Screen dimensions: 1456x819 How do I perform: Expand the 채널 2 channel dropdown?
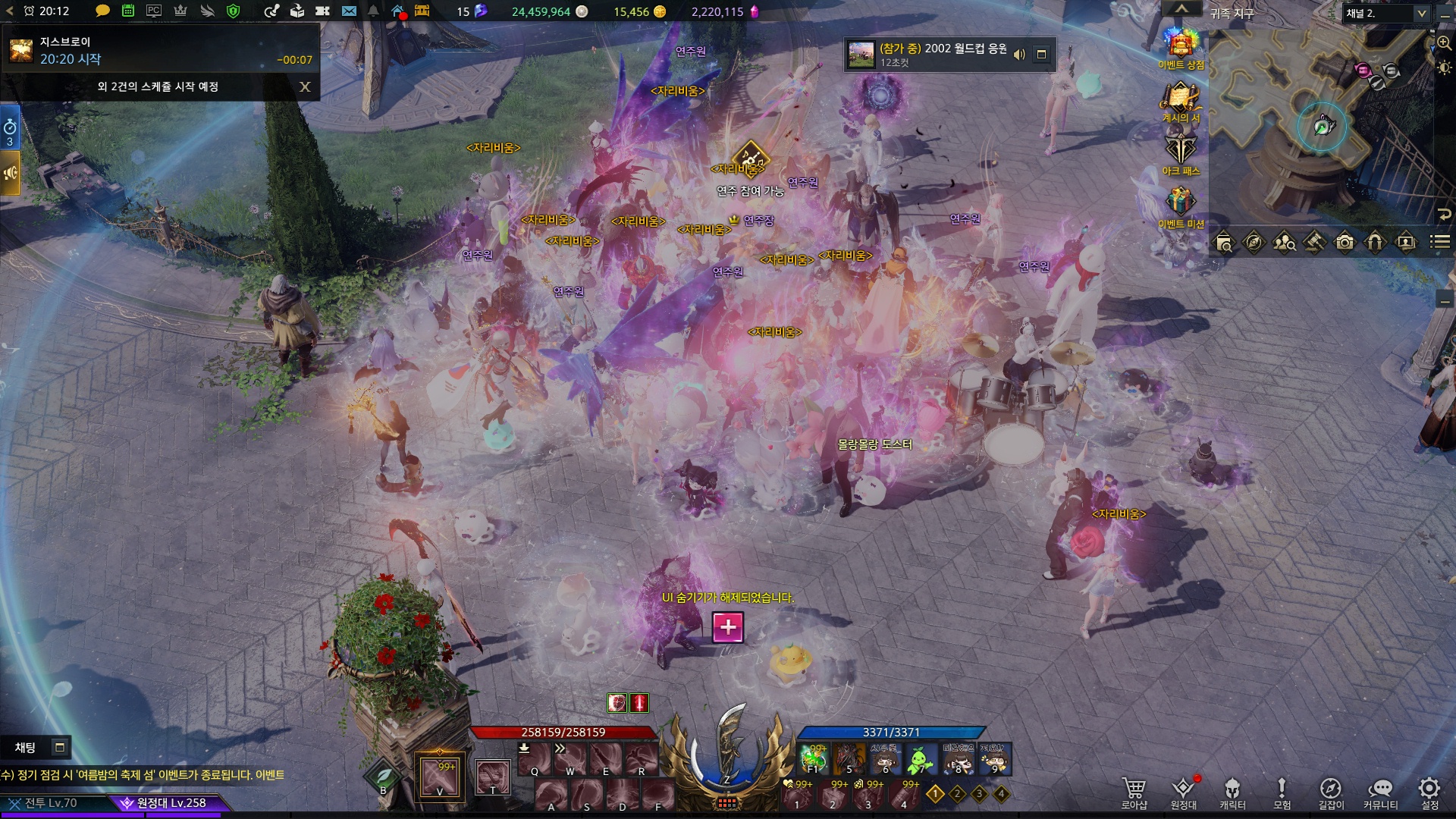click(x=1421, y=14)
